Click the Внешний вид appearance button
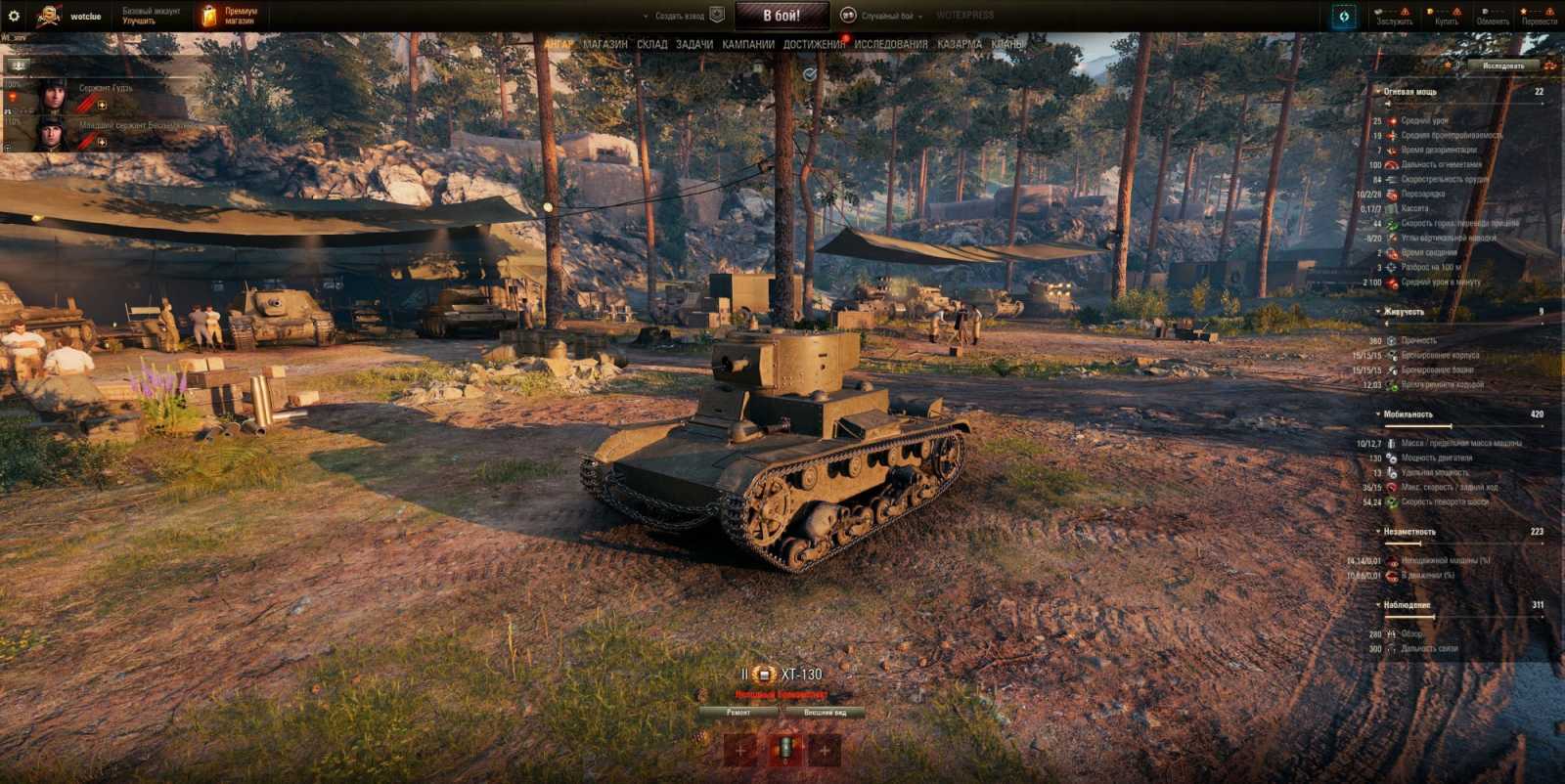This screenshot has width=1565, height=784. (x=827, y=711)
